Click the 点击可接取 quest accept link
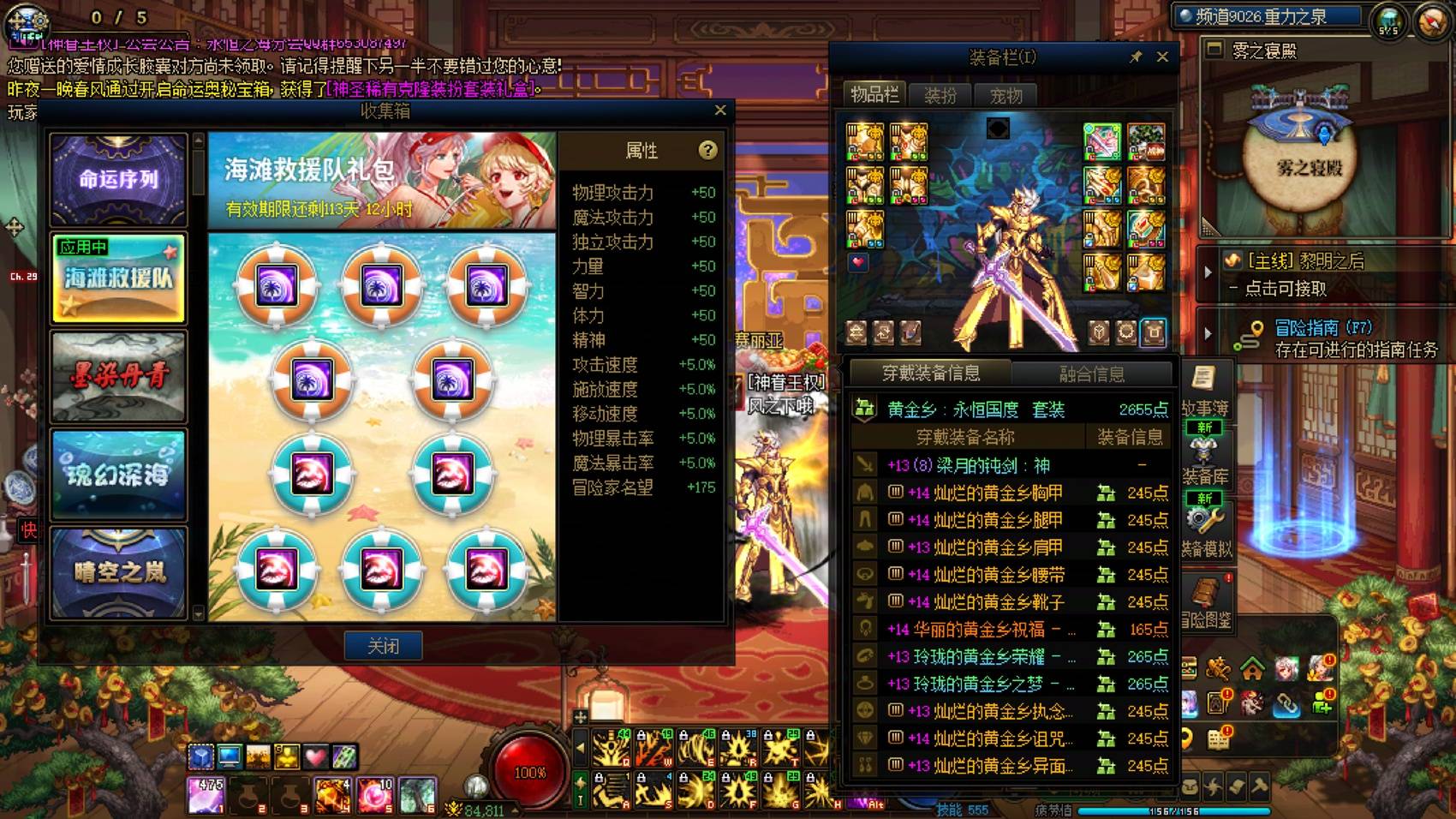The width and height of the screenshot is (1456, 819). [x=1276, y=290]
